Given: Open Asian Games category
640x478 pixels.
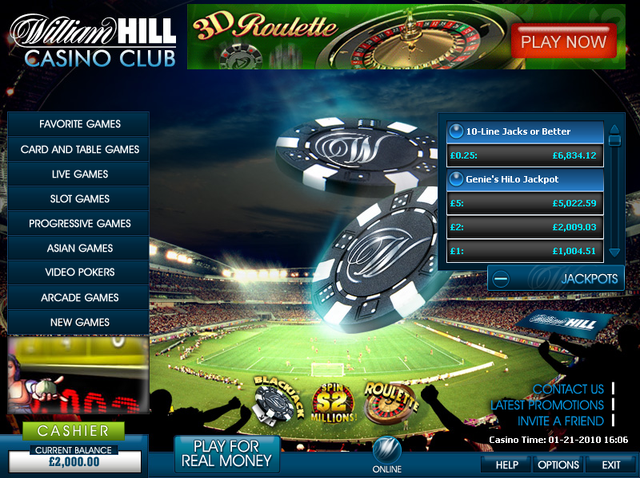Looking at the screenshot, I should pos(79,248).
